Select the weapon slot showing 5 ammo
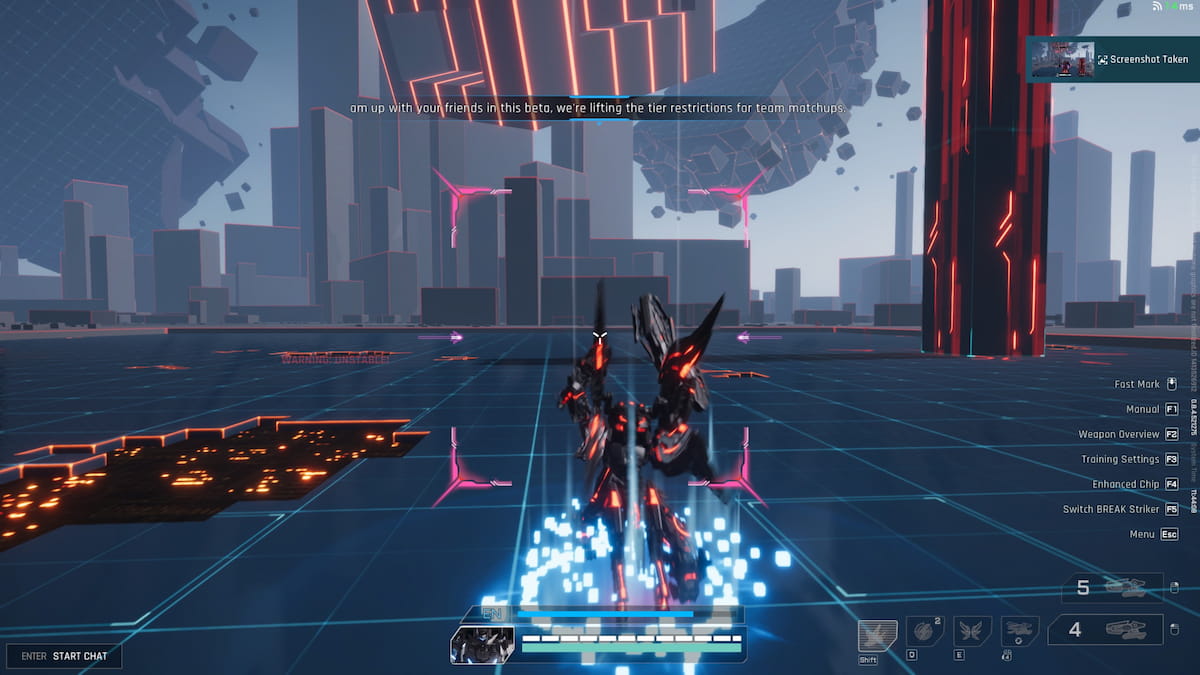Screen dimensions: 1200x675 click(x=1112, y=588)
